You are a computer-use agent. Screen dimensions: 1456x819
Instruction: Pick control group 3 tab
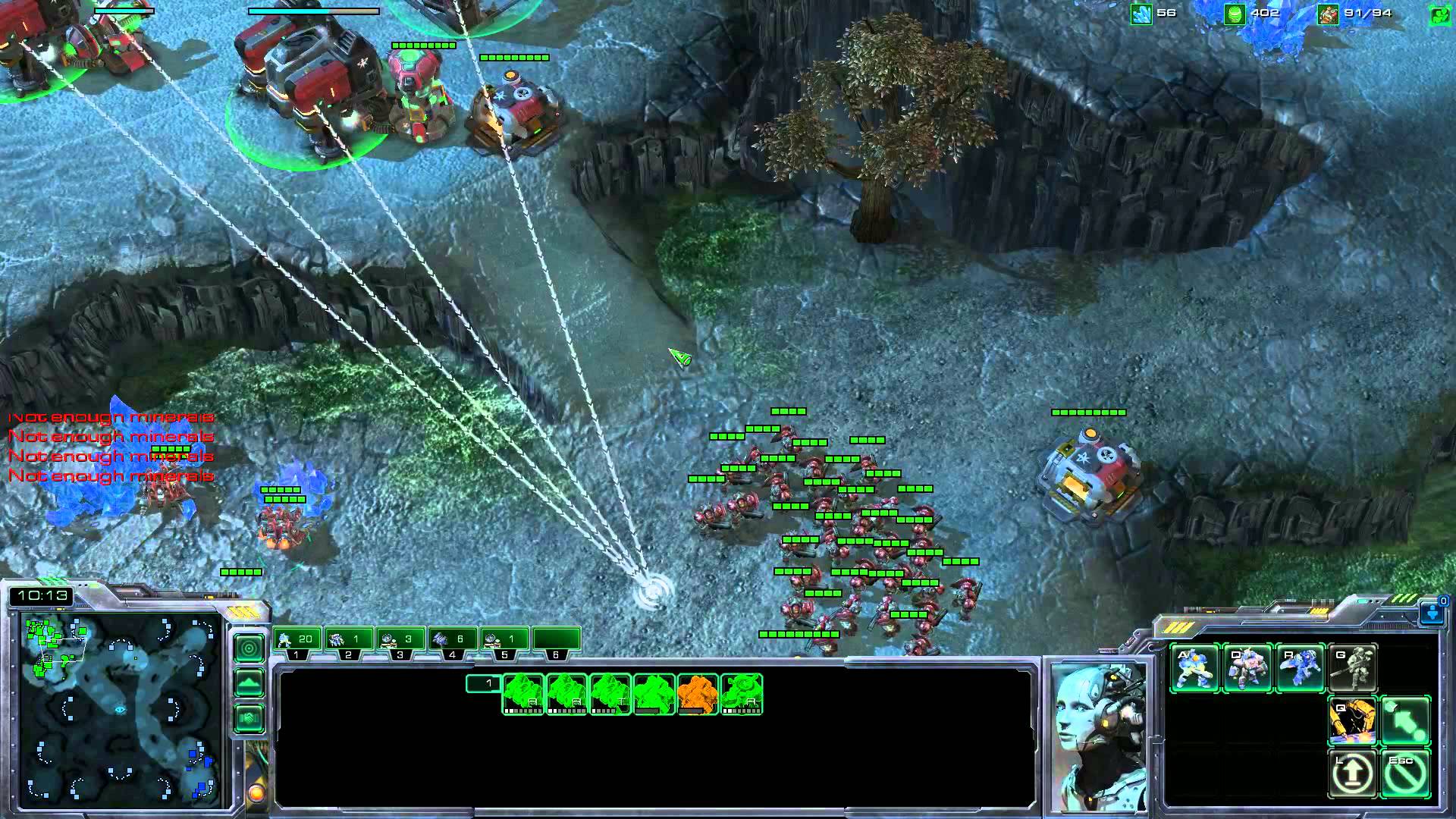coord(400,640)
